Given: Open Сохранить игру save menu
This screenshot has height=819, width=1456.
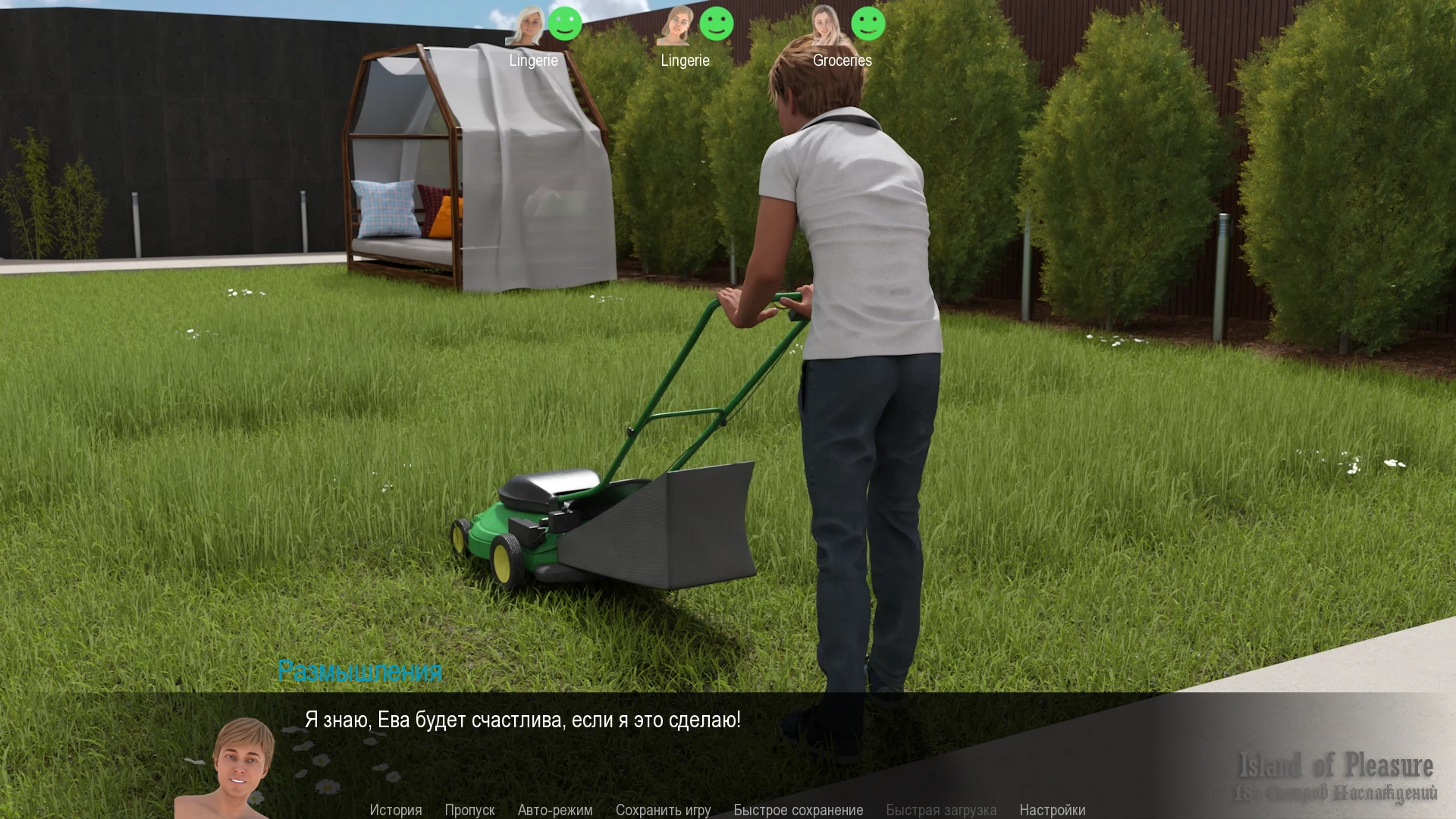Looking at the screenshot, I should coord(663,810).
